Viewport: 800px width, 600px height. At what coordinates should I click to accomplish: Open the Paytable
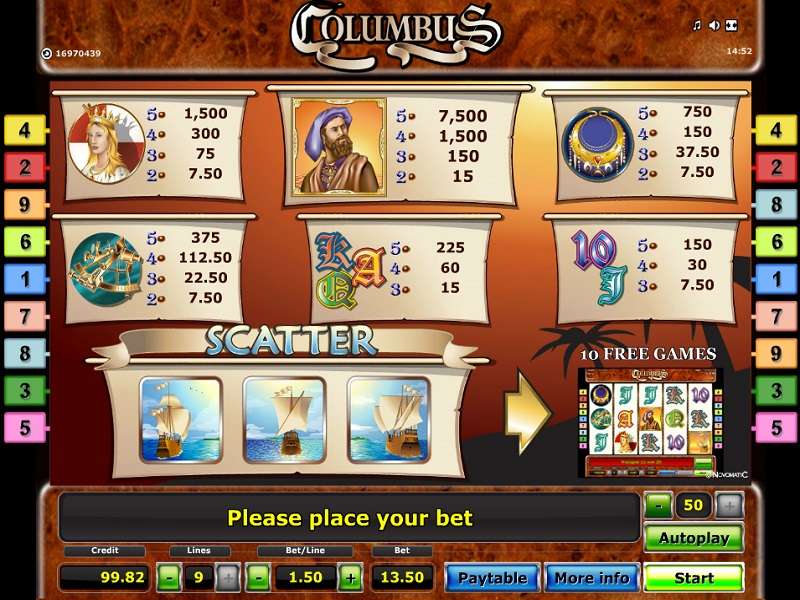[492, 577]
